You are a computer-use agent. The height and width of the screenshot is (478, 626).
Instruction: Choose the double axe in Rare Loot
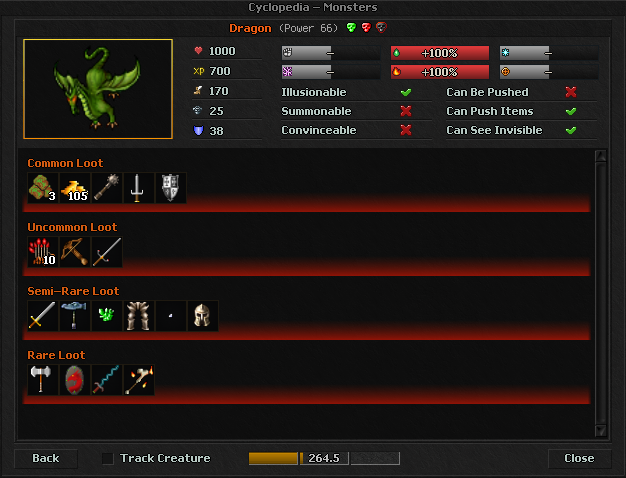[x=43, y=380]
